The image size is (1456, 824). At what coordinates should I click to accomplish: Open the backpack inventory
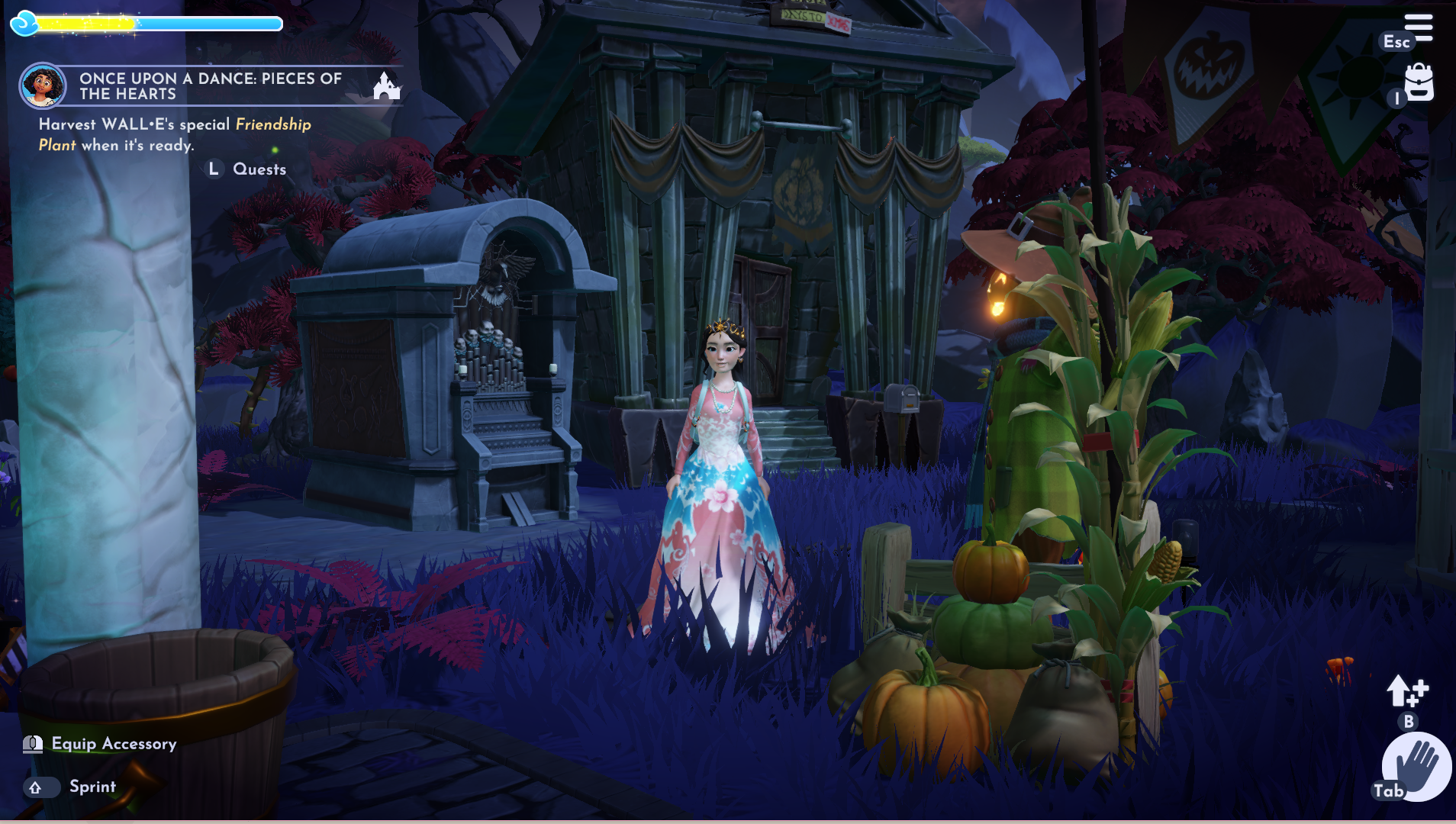pos(1419,82)
